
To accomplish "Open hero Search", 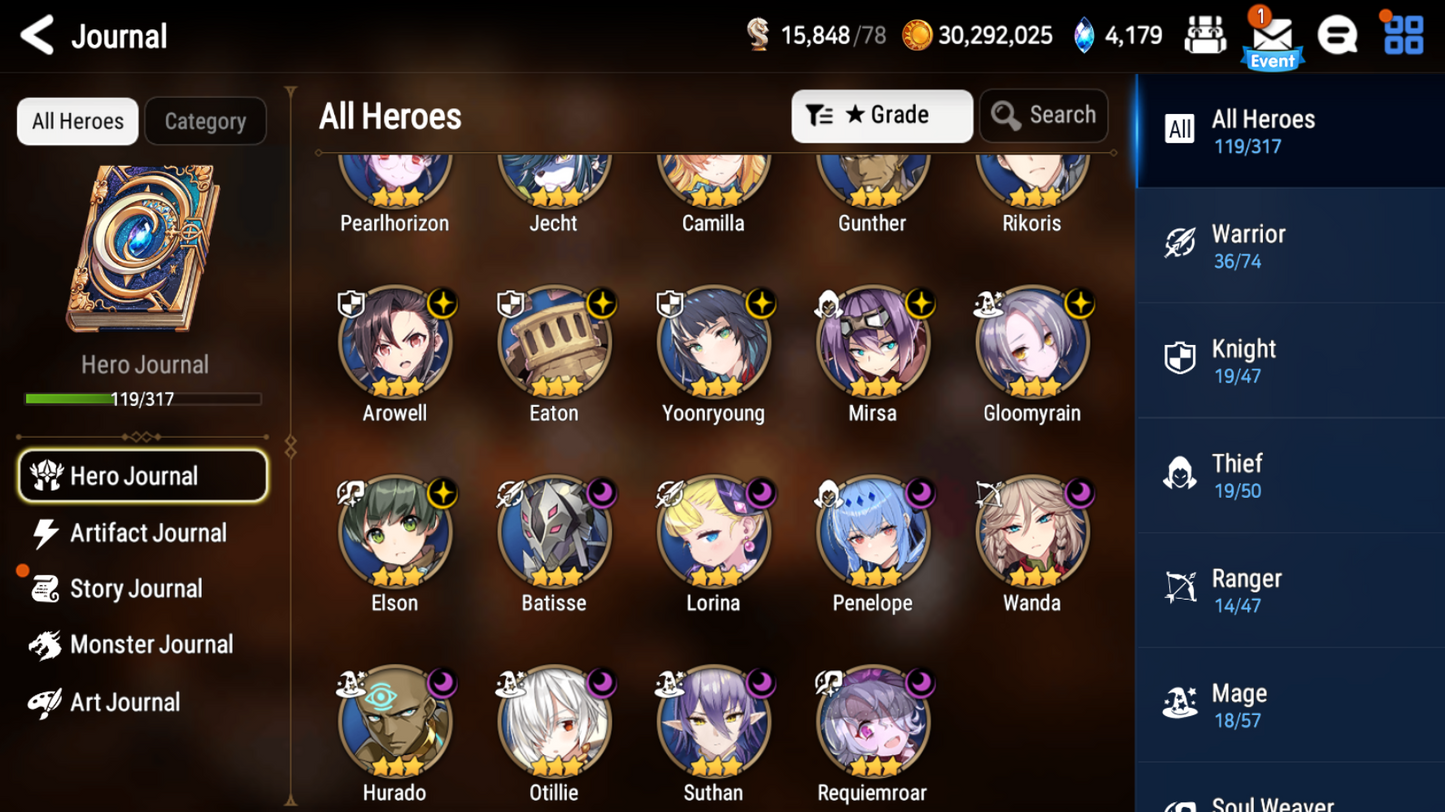I will tap(1043, 116).
